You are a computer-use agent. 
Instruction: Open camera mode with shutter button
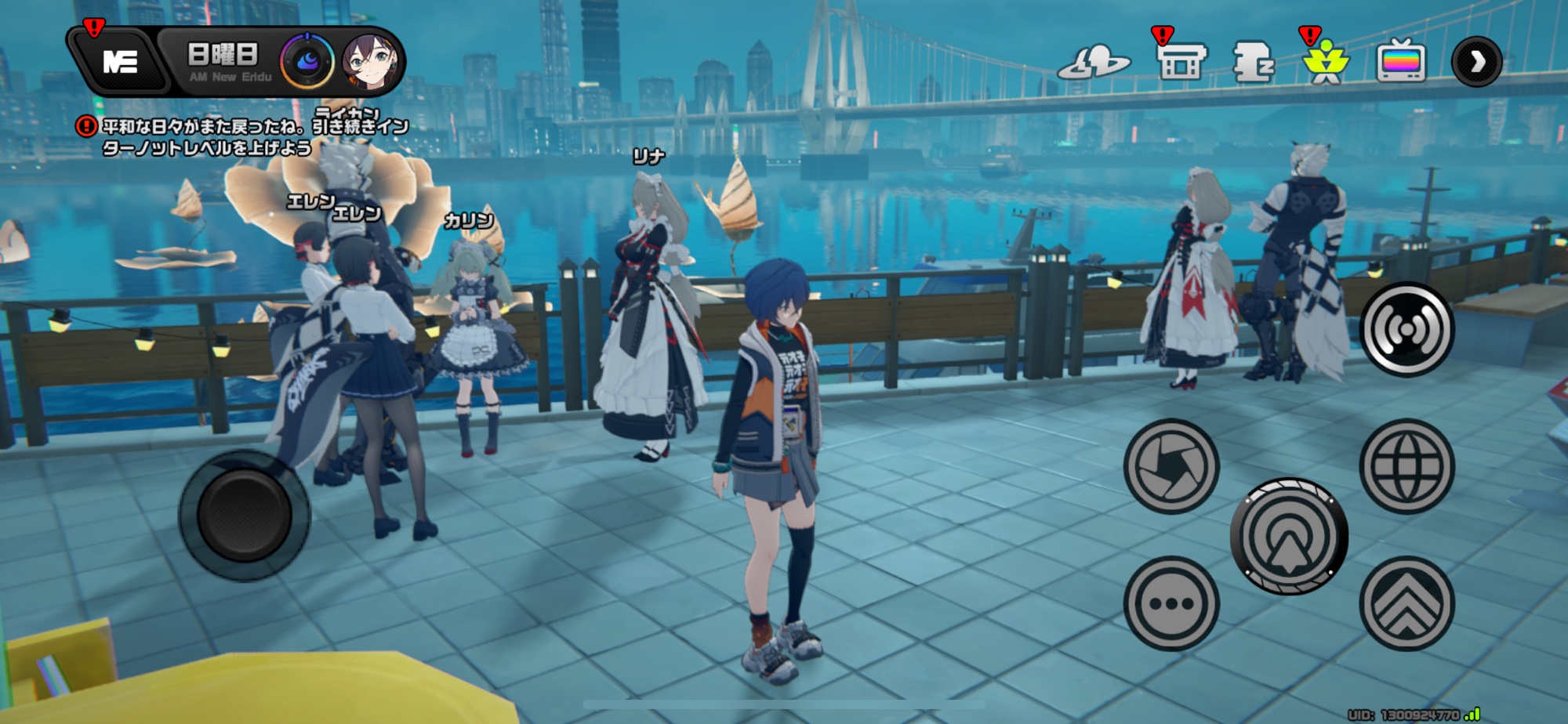click(x=1171, y=466)
